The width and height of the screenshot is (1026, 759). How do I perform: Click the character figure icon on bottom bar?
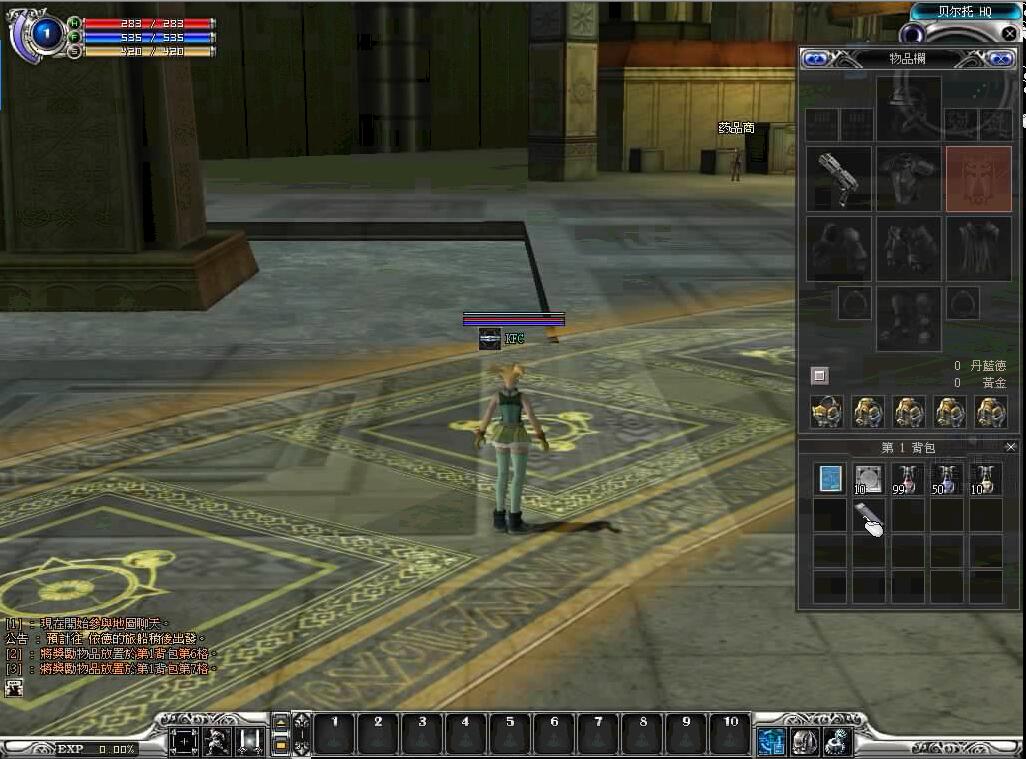[x=216, y=741]
